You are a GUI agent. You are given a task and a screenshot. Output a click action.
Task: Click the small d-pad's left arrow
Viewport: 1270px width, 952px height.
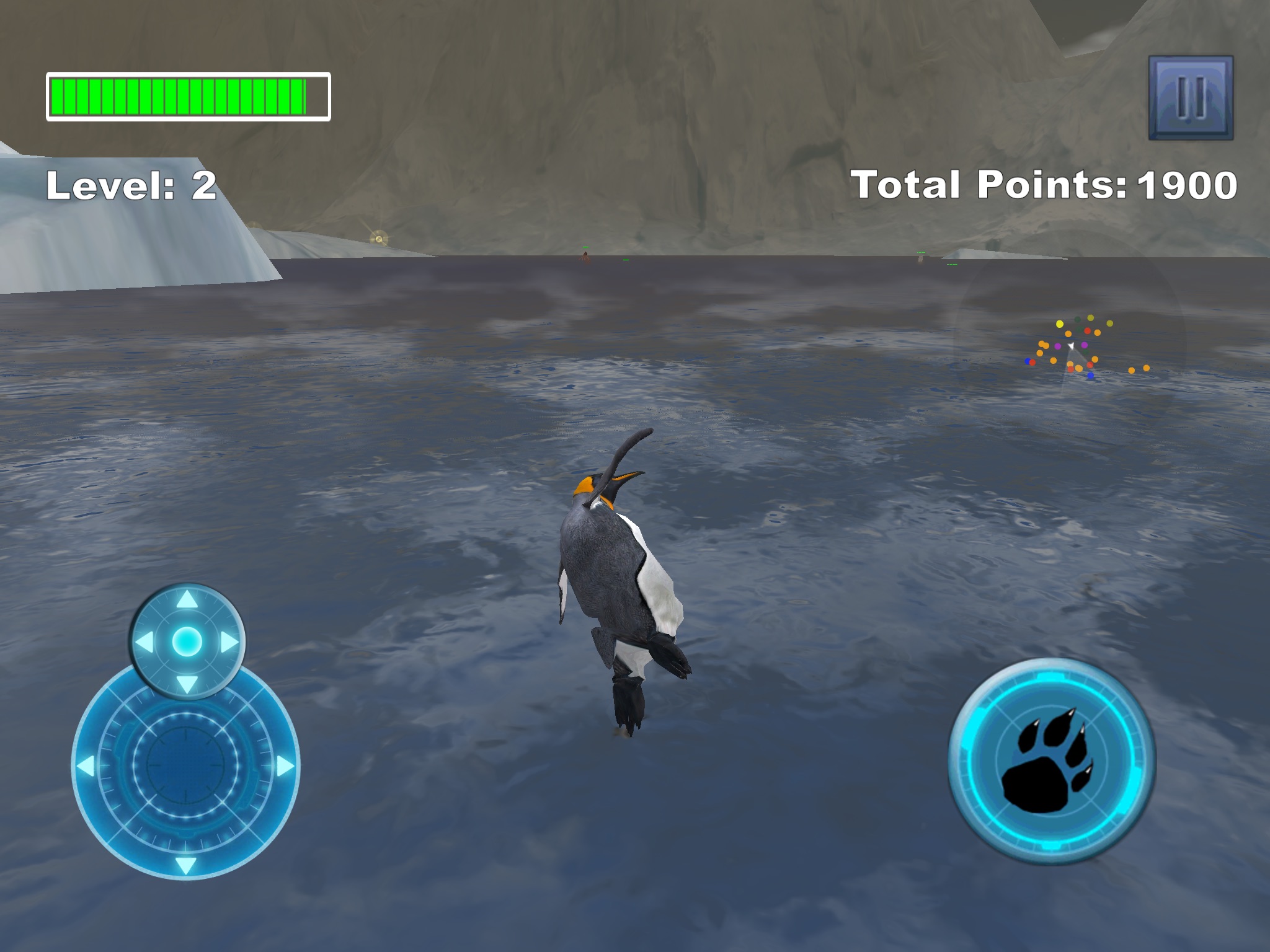coord(144,642)
